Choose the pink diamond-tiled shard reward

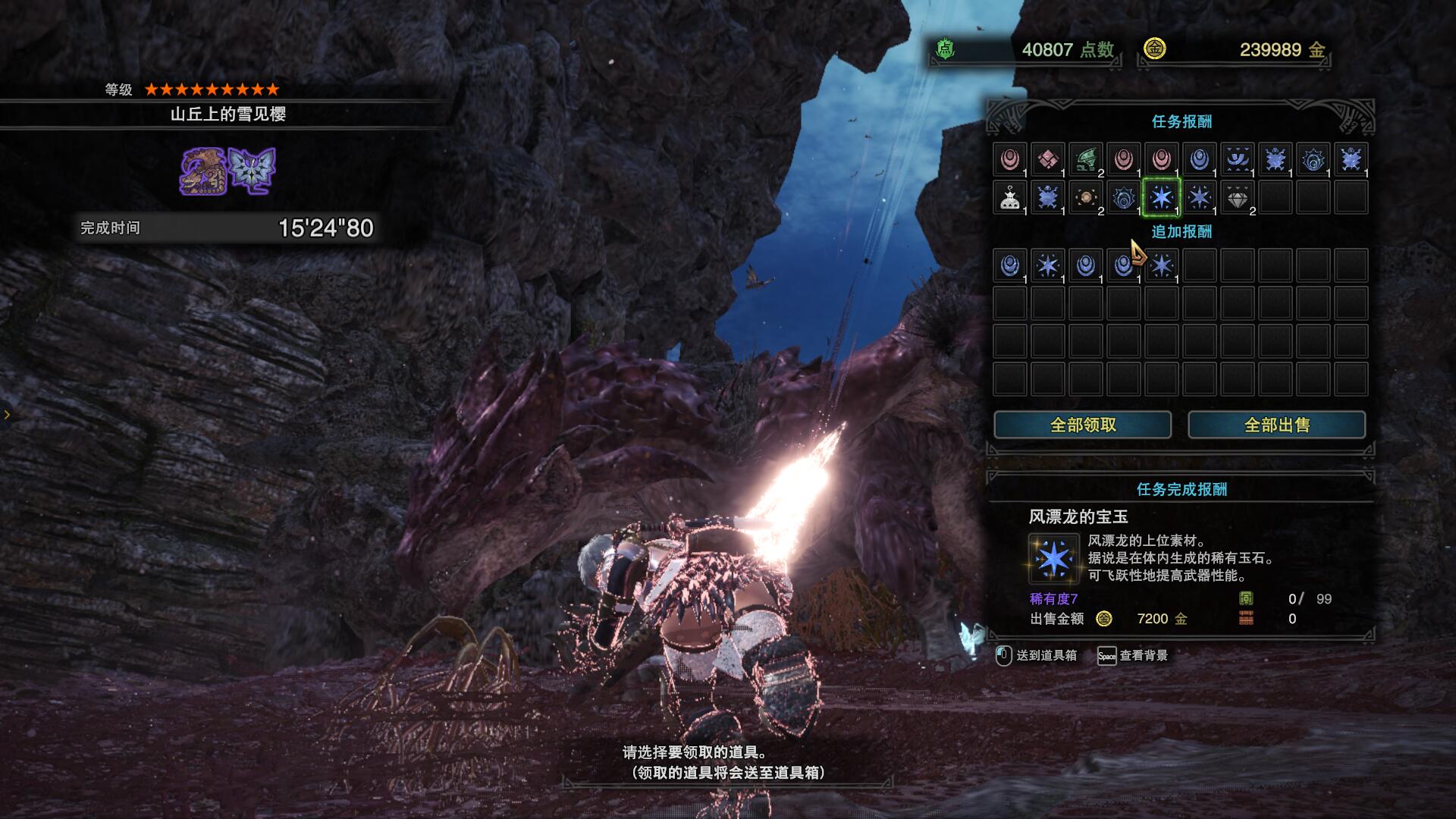click(x=1047, y=160)
